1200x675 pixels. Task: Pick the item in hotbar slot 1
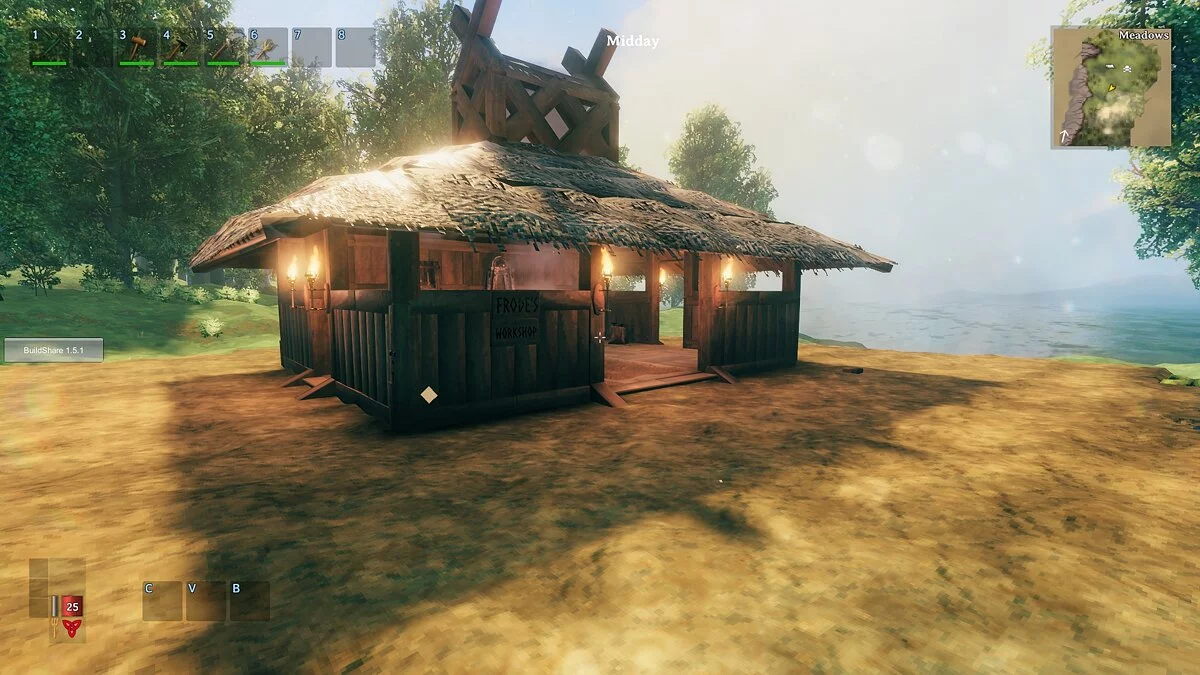point(49,47)
